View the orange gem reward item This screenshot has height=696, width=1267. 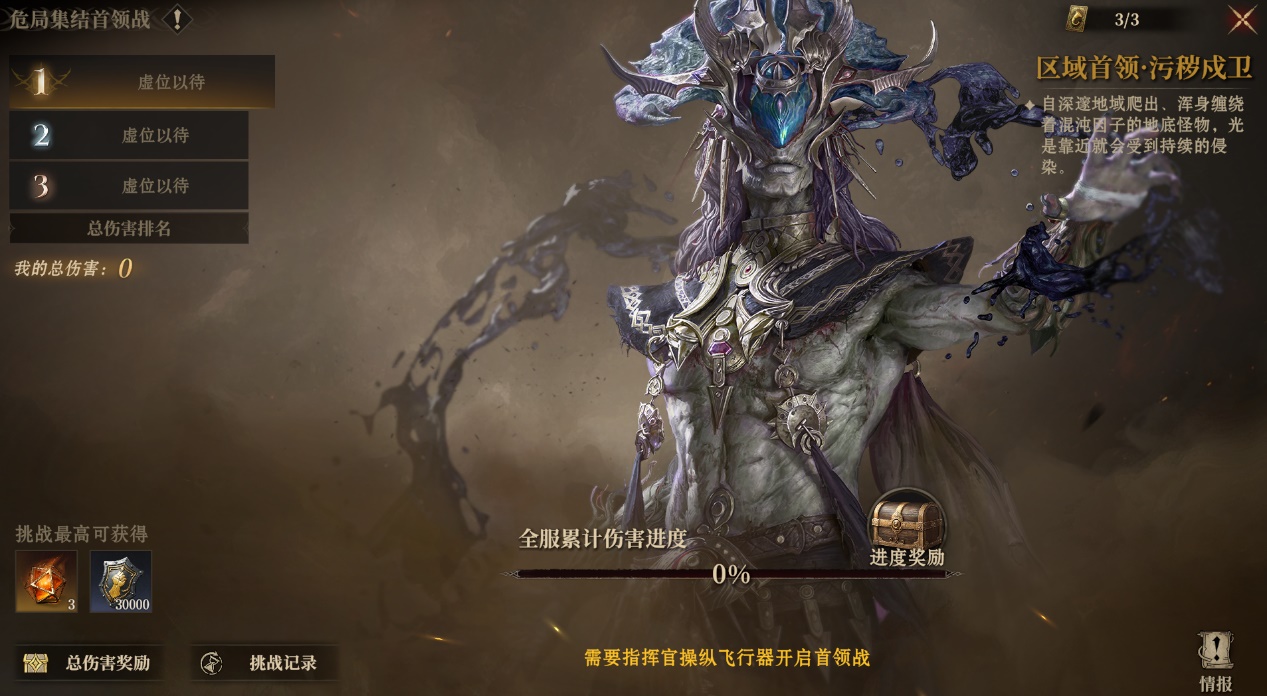click(46, 581)
